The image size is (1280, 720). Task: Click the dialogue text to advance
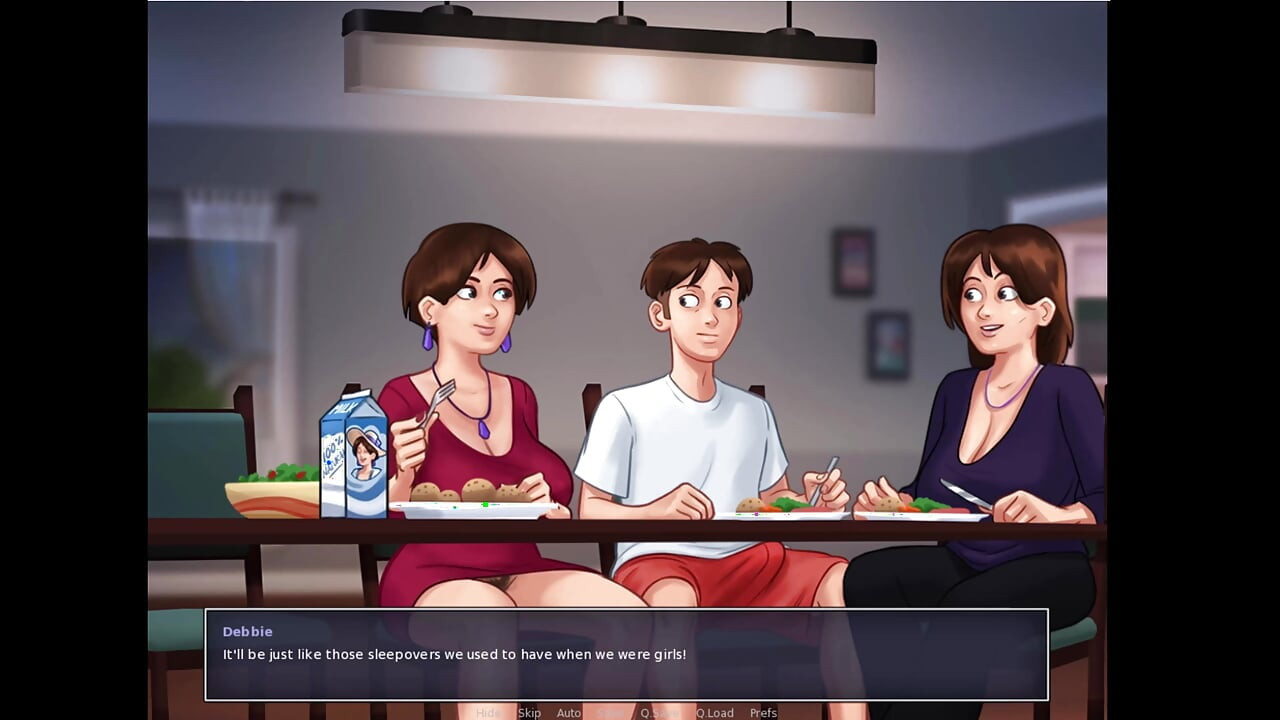(x=452, y=654)
